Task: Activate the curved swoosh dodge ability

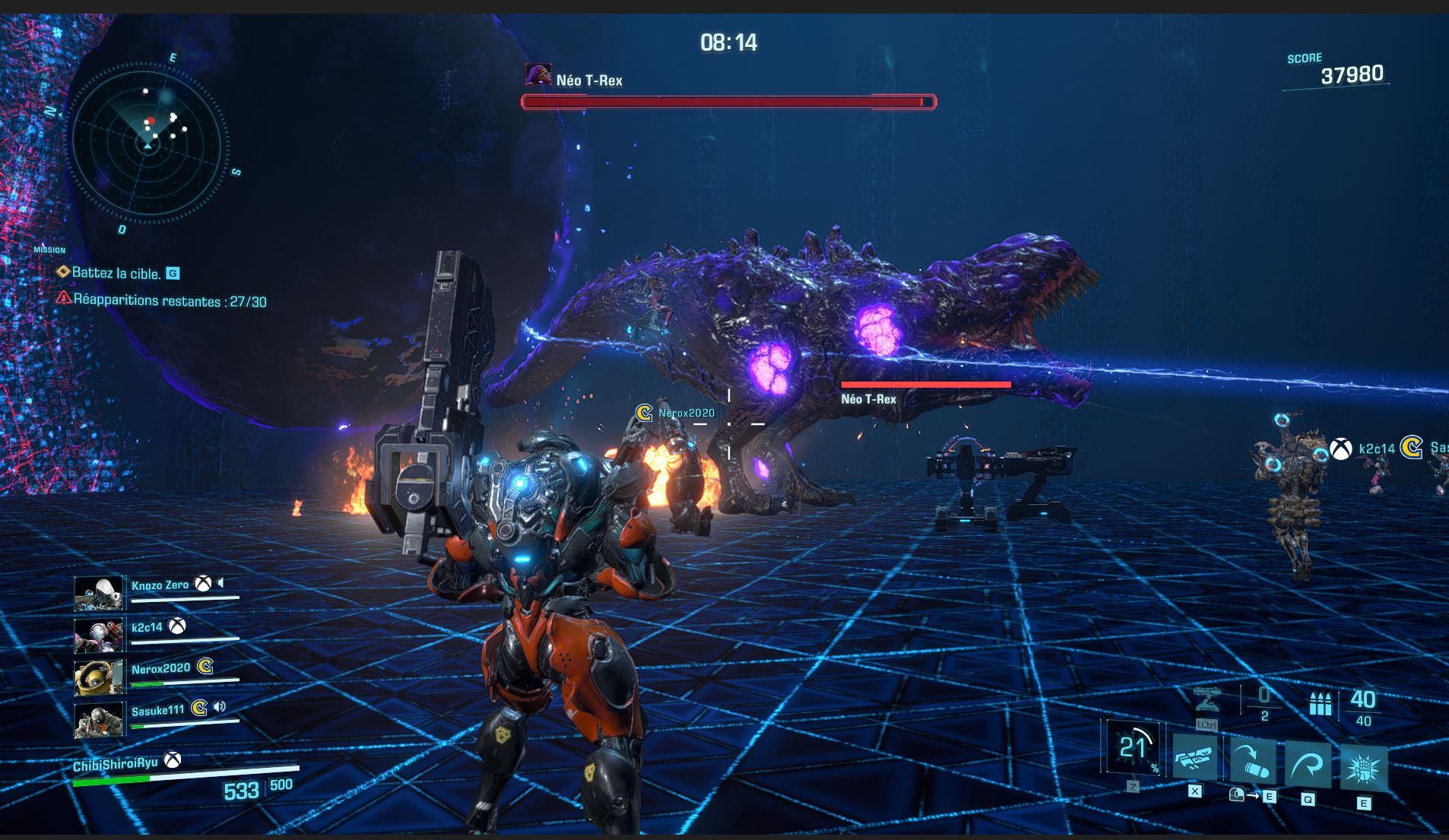Action: point(1308,765)
